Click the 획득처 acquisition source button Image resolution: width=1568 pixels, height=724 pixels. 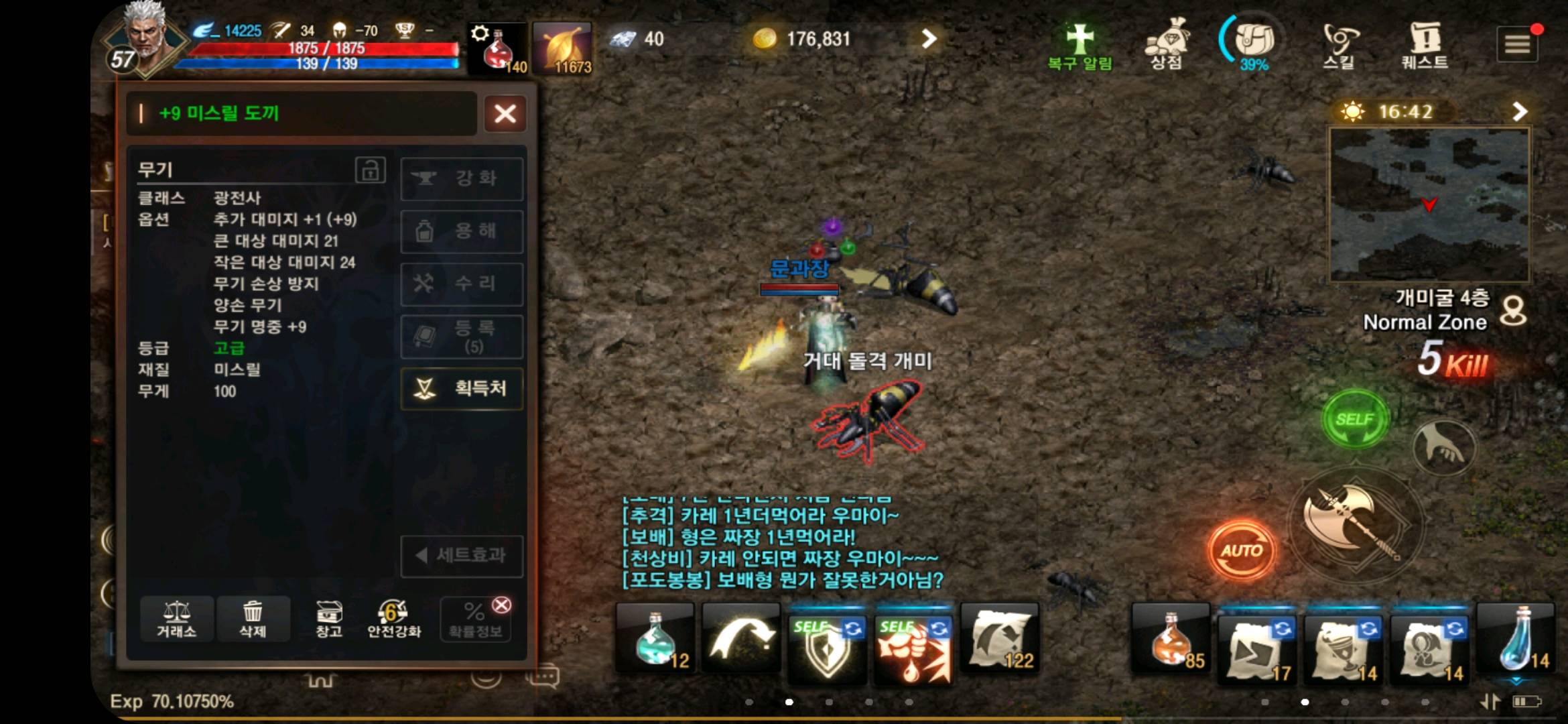pyautogui.click(x=462, y=389)
